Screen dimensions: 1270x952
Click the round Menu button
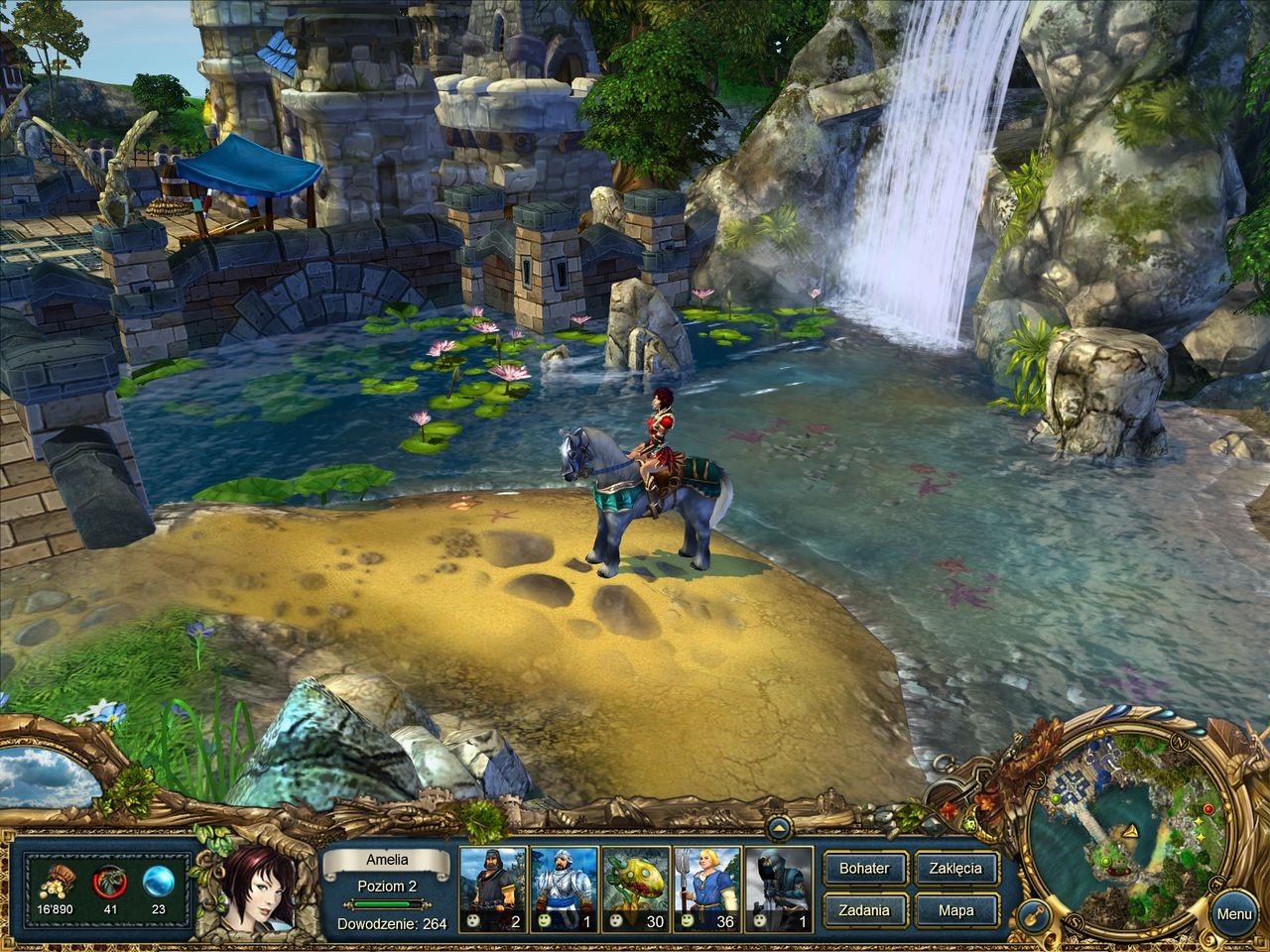[1234, 914]
